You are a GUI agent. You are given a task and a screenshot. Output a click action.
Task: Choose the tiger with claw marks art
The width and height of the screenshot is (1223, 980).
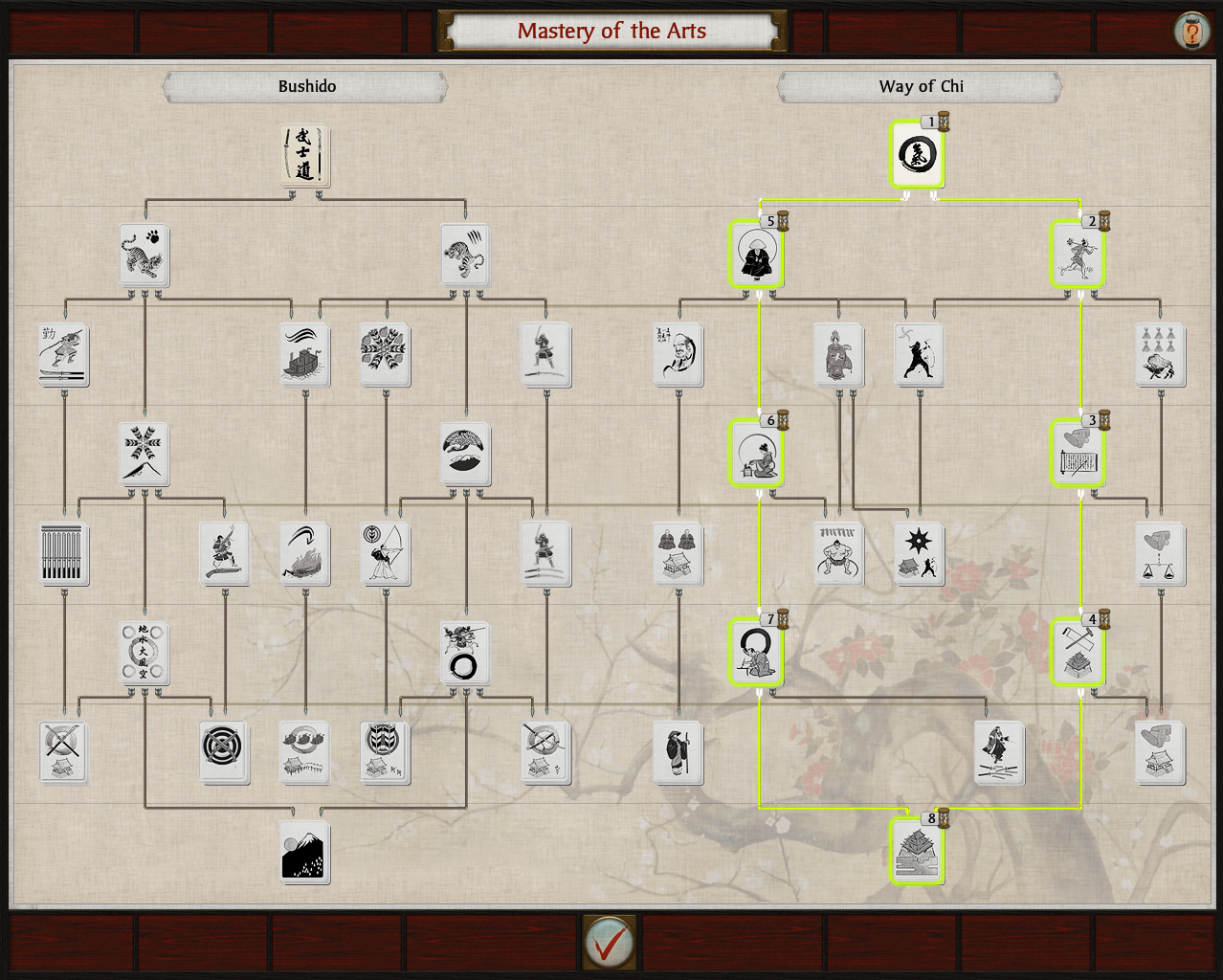(465, 256)
